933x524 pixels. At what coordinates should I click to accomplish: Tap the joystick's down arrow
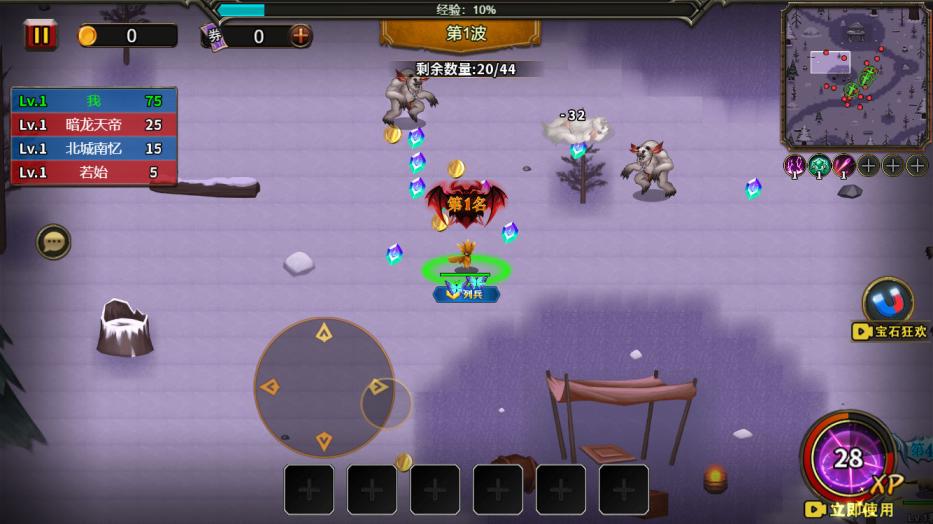(x=323, y=440)
